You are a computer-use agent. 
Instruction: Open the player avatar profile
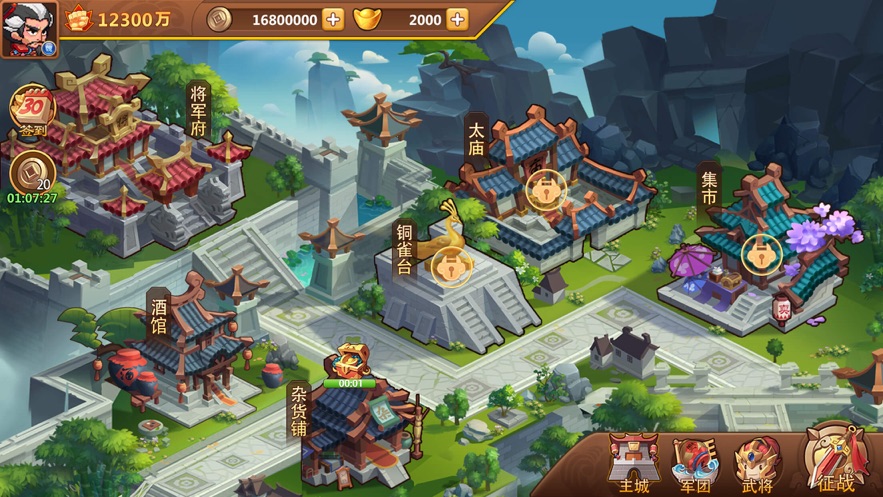coord(29,28)
